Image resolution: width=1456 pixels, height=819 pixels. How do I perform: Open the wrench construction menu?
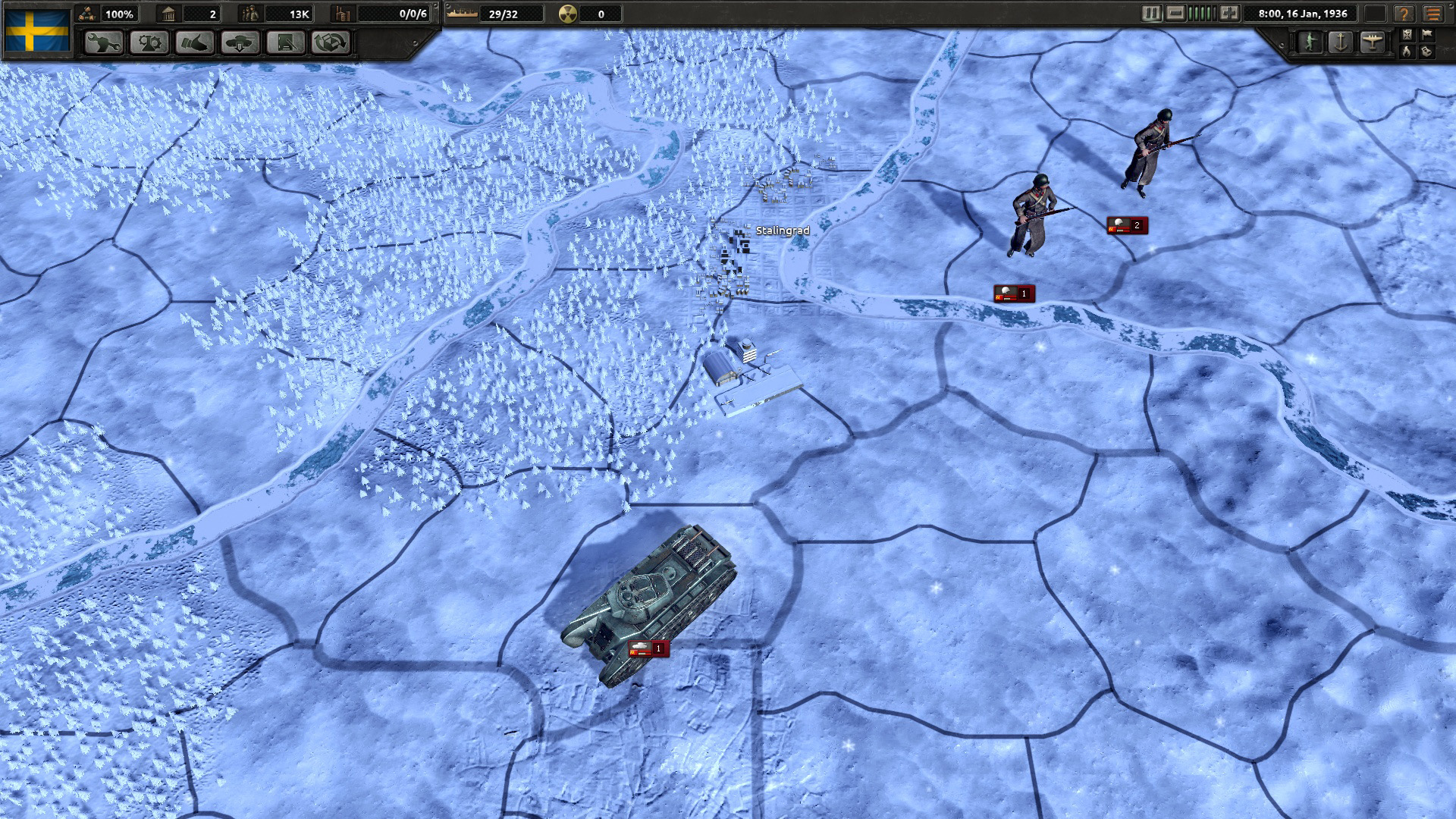pyautogui.click(x=104, y=42)
